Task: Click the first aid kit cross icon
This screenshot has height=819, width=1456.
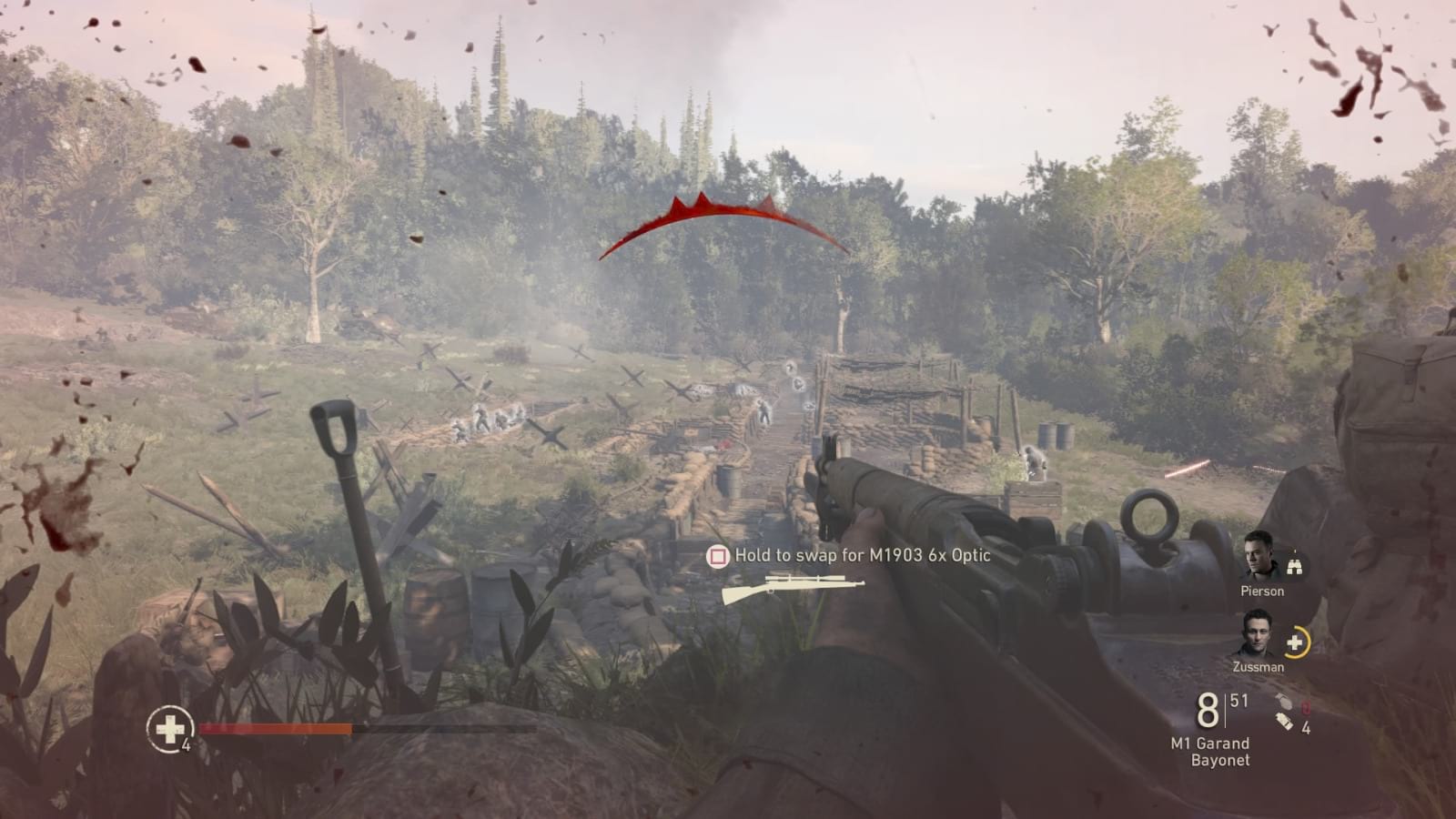Action: tap(169, 728)
